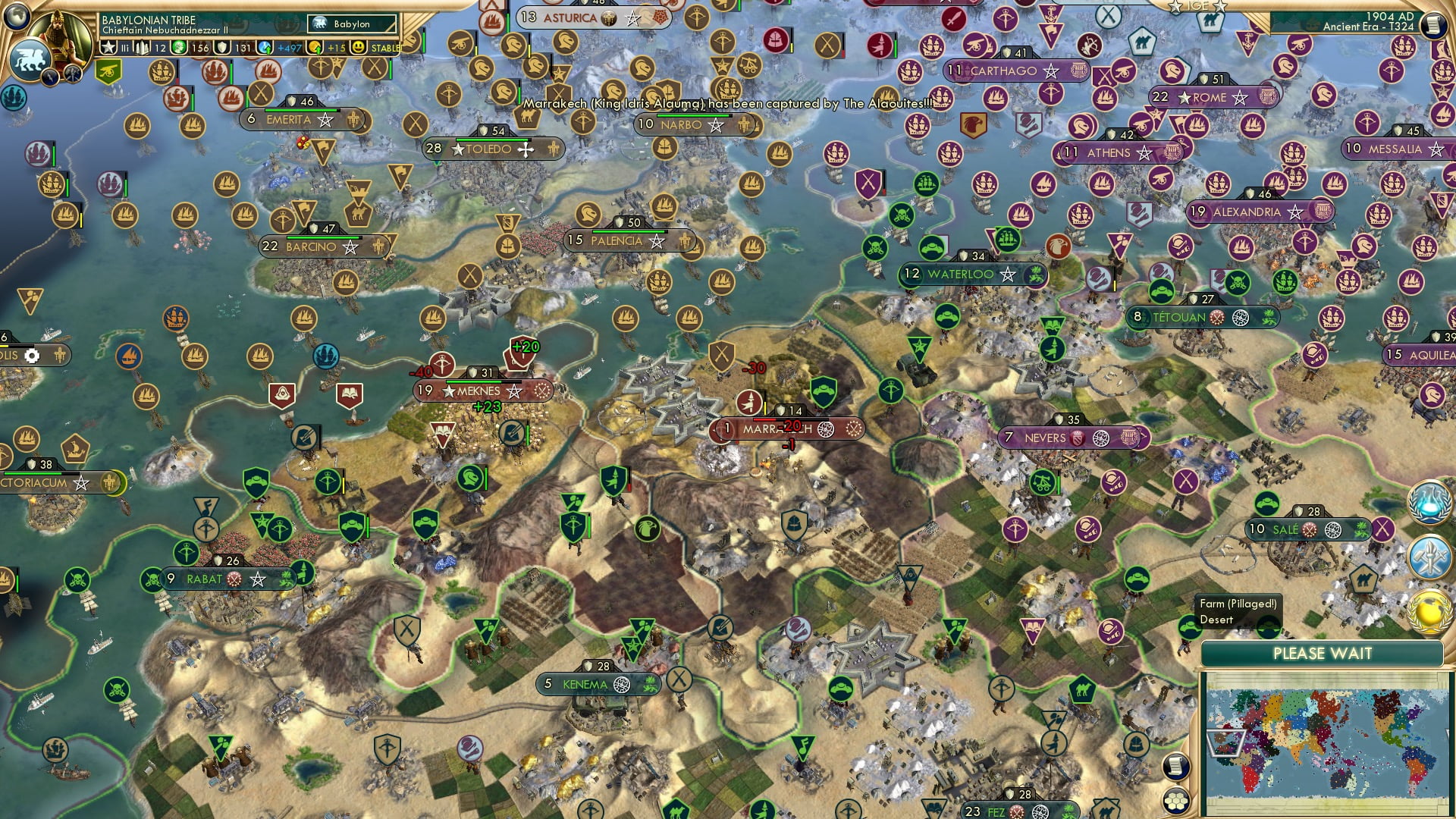Click the gear icon on the OLIS banner
Image resolution: width=1456 pixels, height=819 pixels.
(x=31, y=355)
